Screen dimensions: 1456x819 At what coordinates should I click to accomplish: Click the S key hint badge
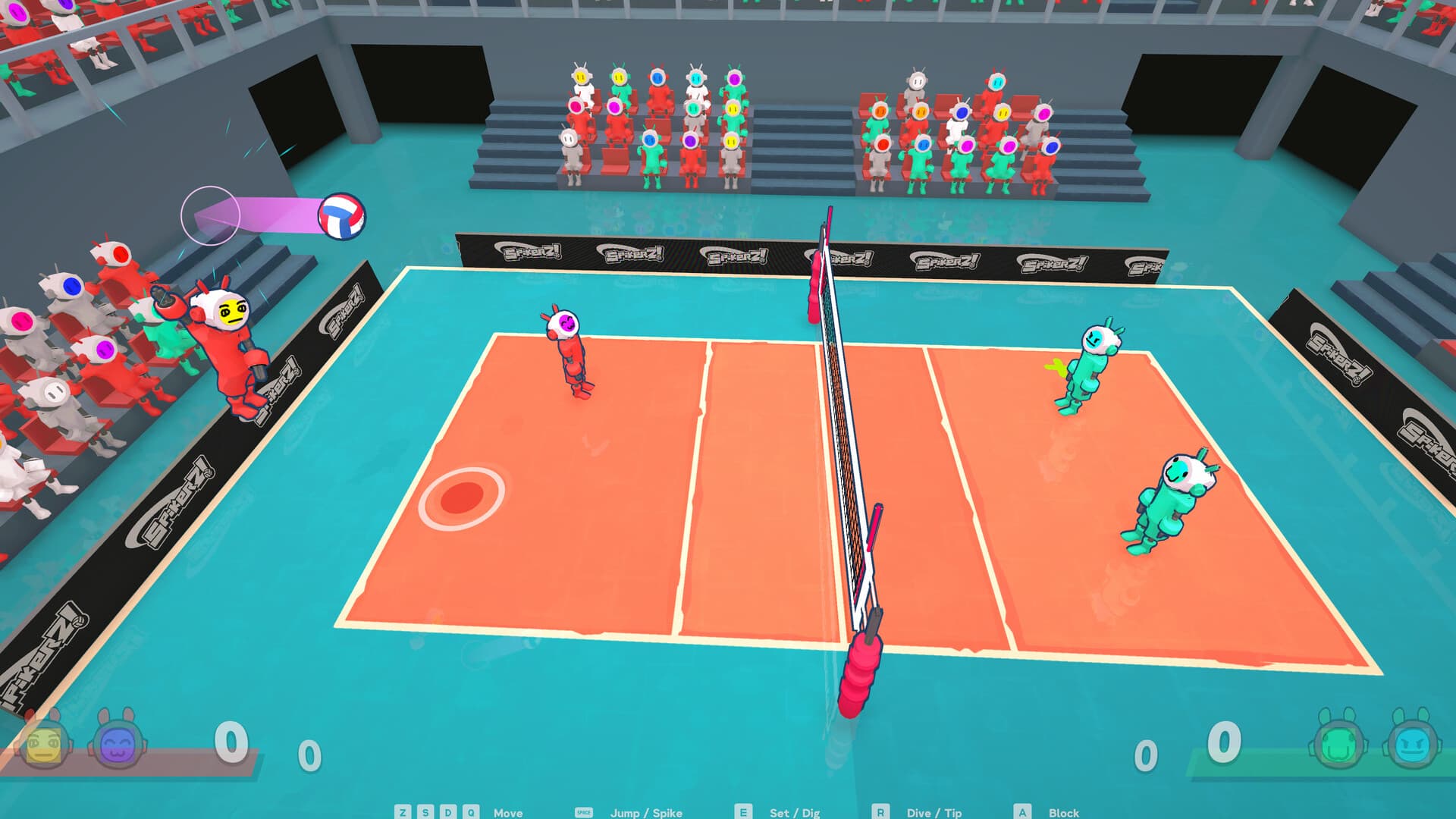(x=425, y=812)
